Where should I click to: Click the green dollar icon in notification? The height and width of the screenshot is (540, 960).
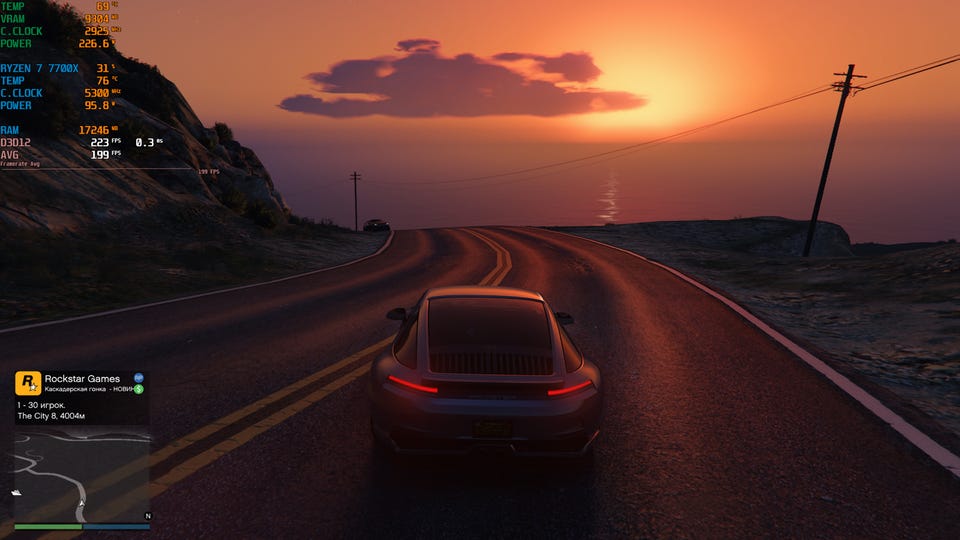click(139, 389)
